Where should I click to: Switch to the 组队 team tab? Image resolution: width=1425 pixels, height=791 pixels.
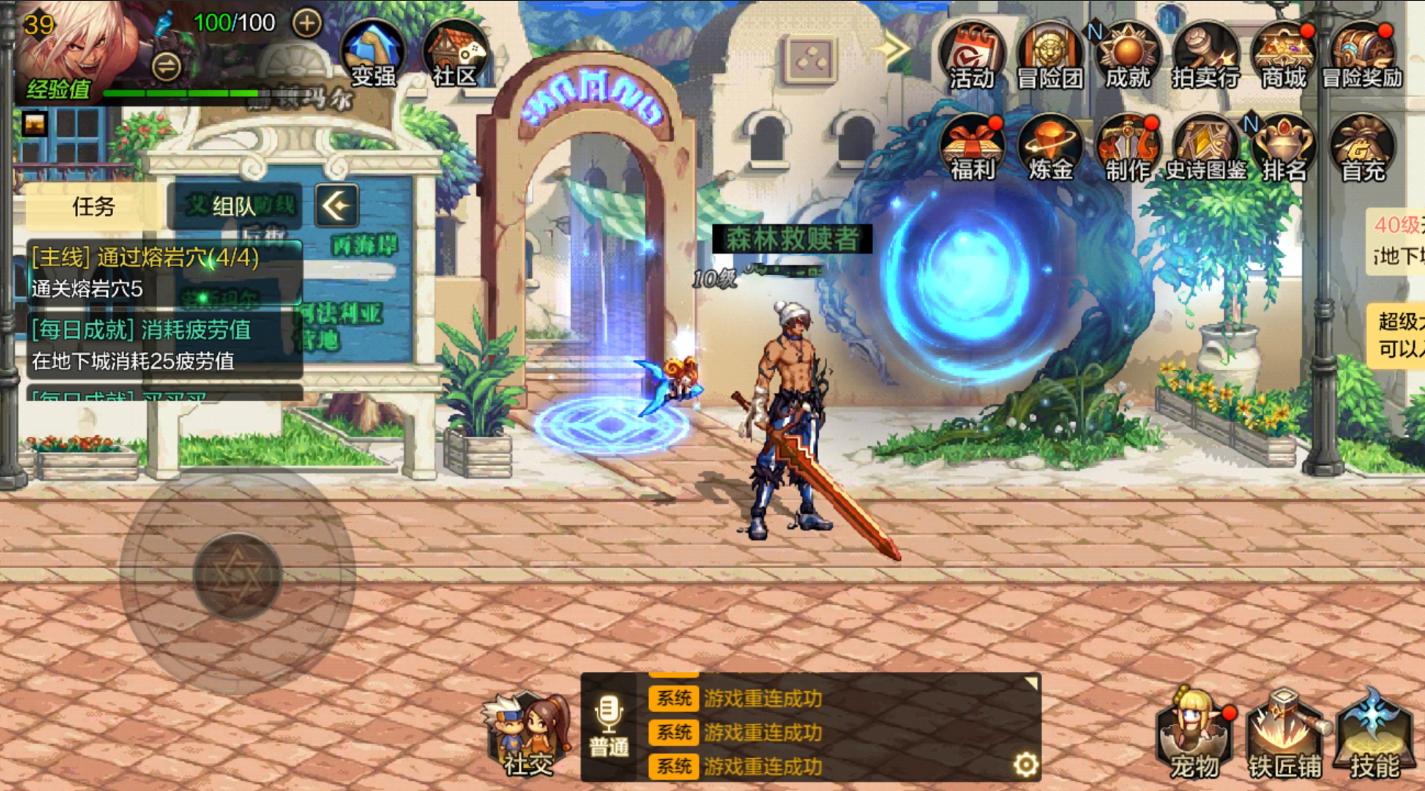(x=234, y=207)
